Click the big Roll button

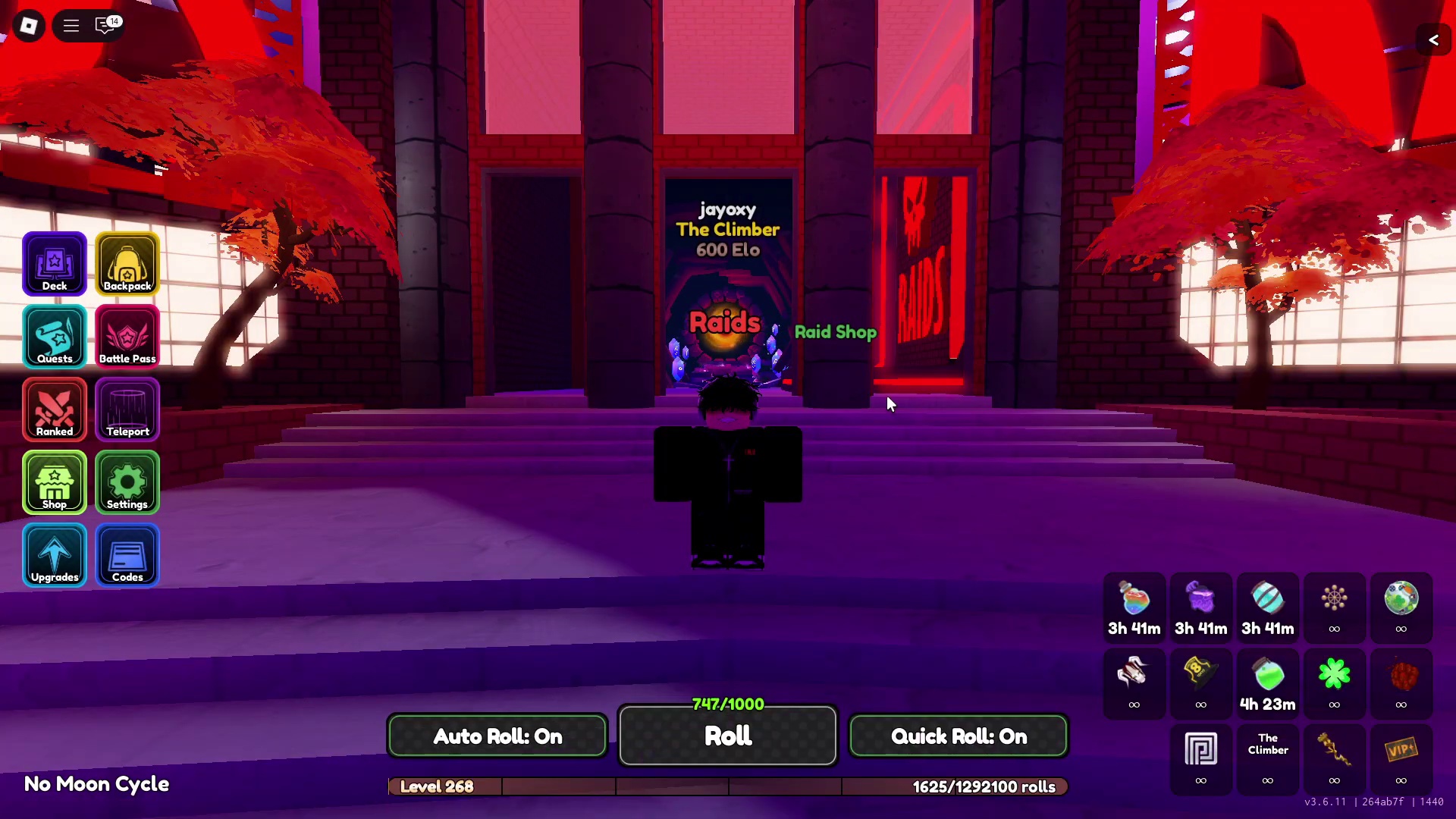(x=728, y=736)
